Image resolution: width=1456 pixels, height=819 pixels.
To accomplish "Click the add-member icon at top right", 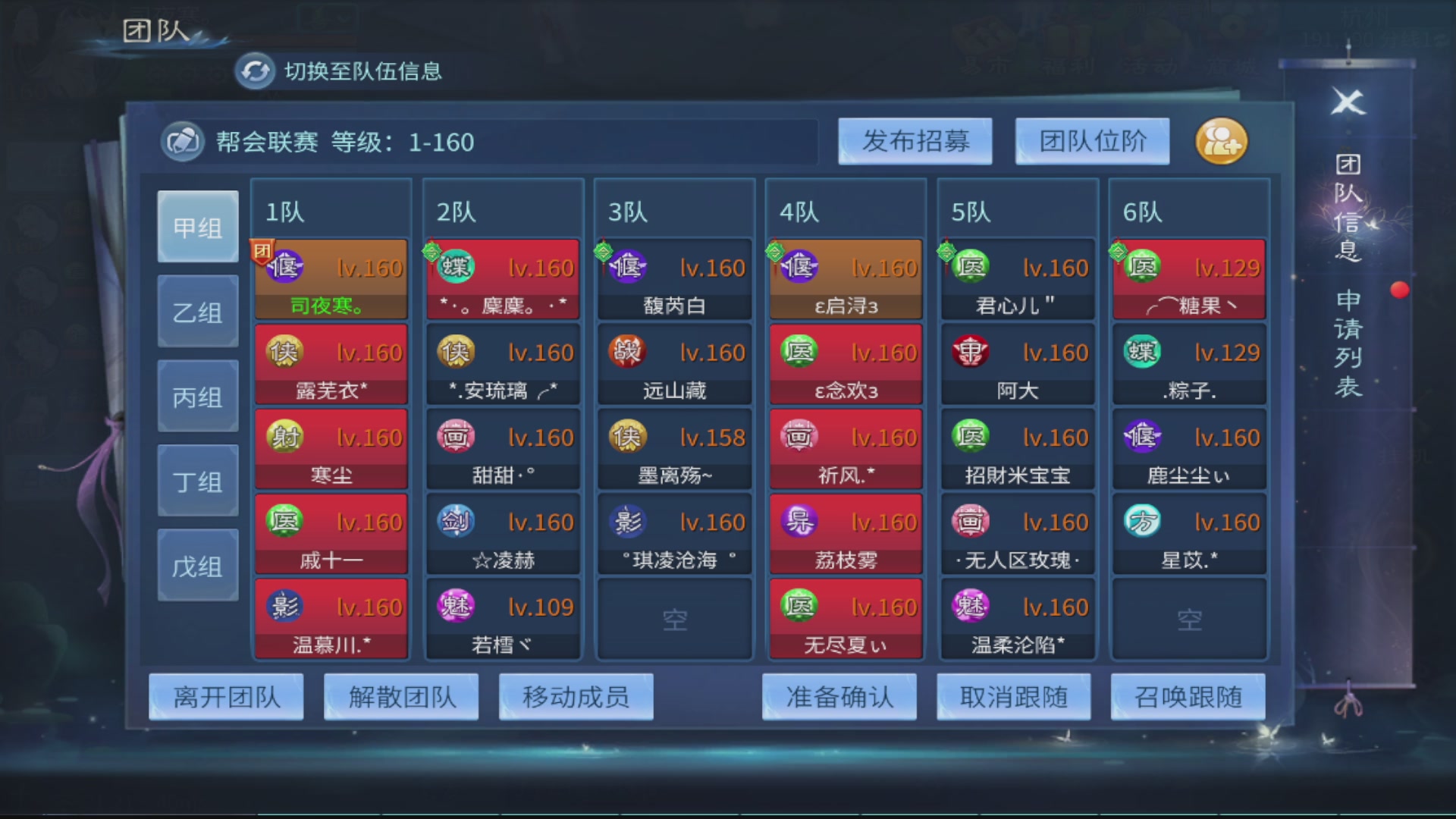I will (x=1221, y=141).
